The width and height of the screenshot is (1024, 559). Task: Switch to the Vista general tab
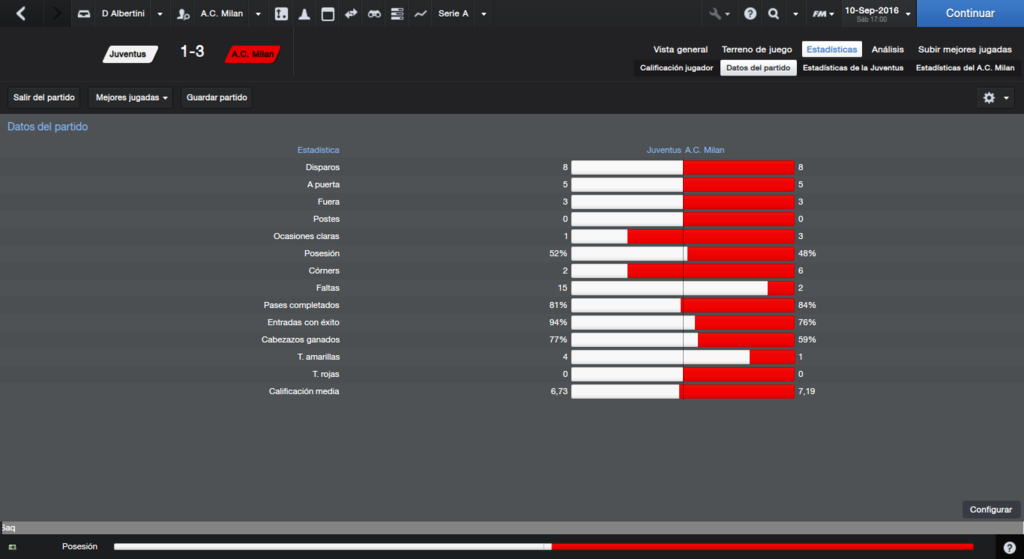680,49
